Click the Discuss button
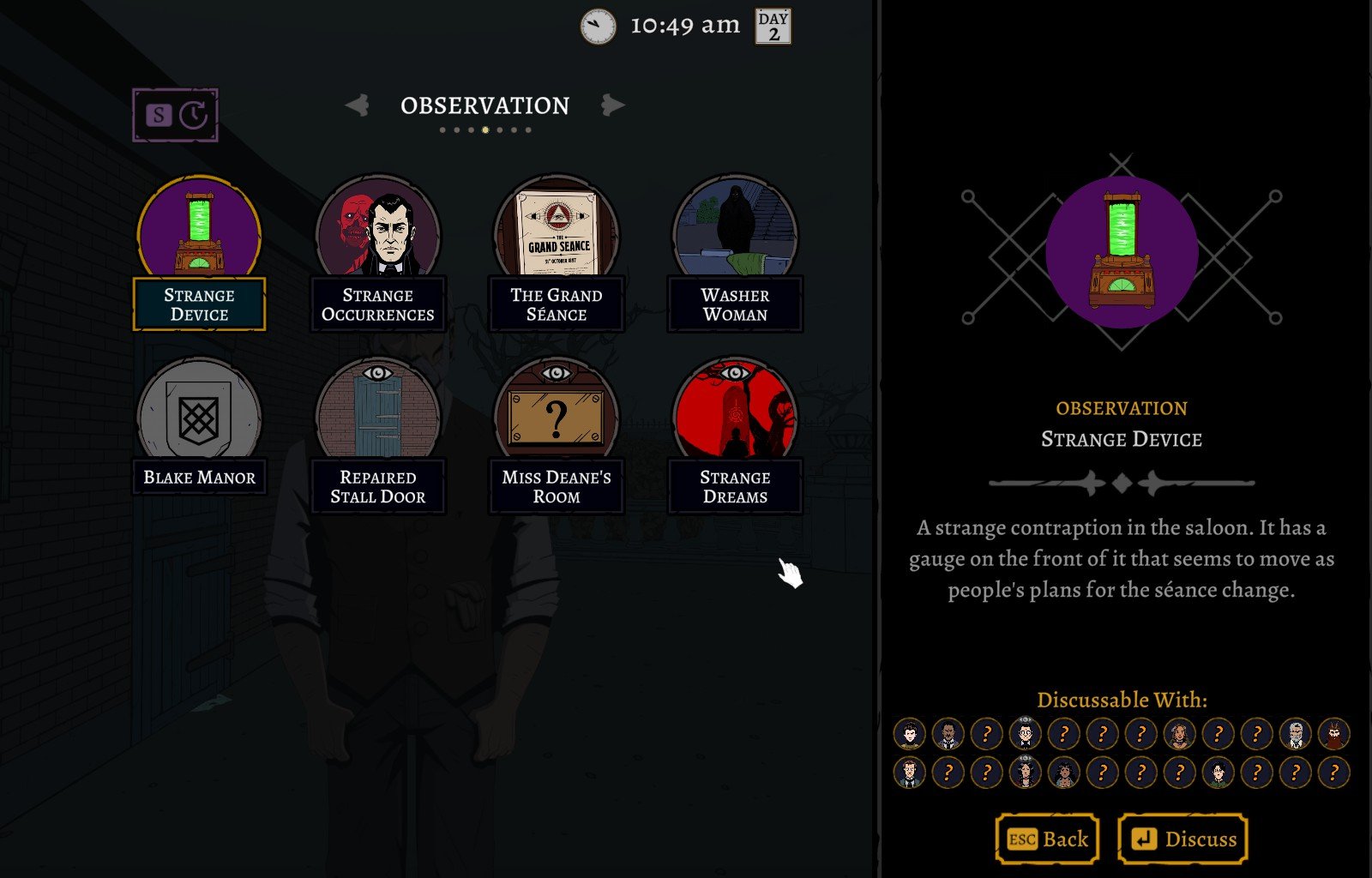The width and height of the screenshot is (1372, 878). coord(1183,839)
